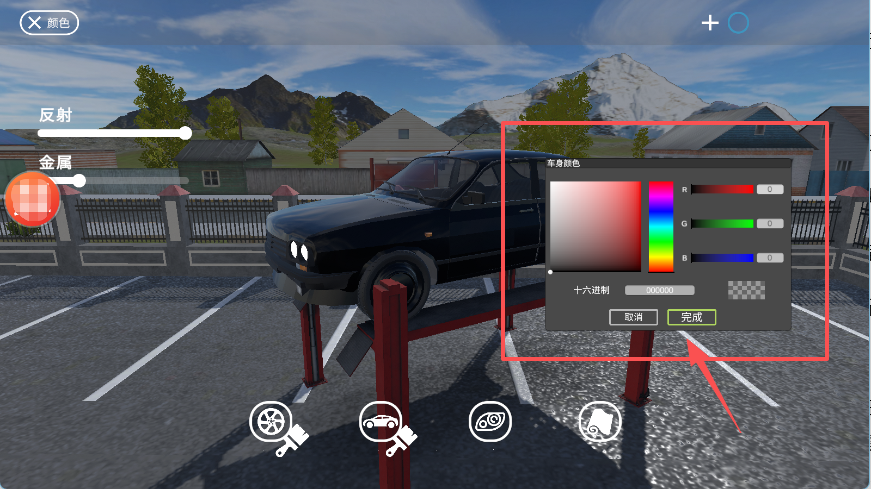Adjust the 金属 metallic slider
This screenshot has height=489, width=871.
click(112, 180)
